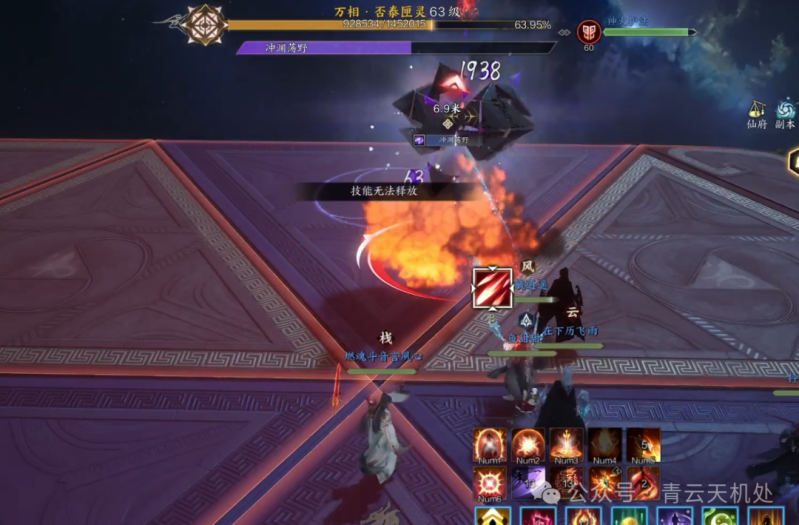Trigger the Num3 skill icon
The width and height of the screenshot is (799, 525).
tap(566, 445)
